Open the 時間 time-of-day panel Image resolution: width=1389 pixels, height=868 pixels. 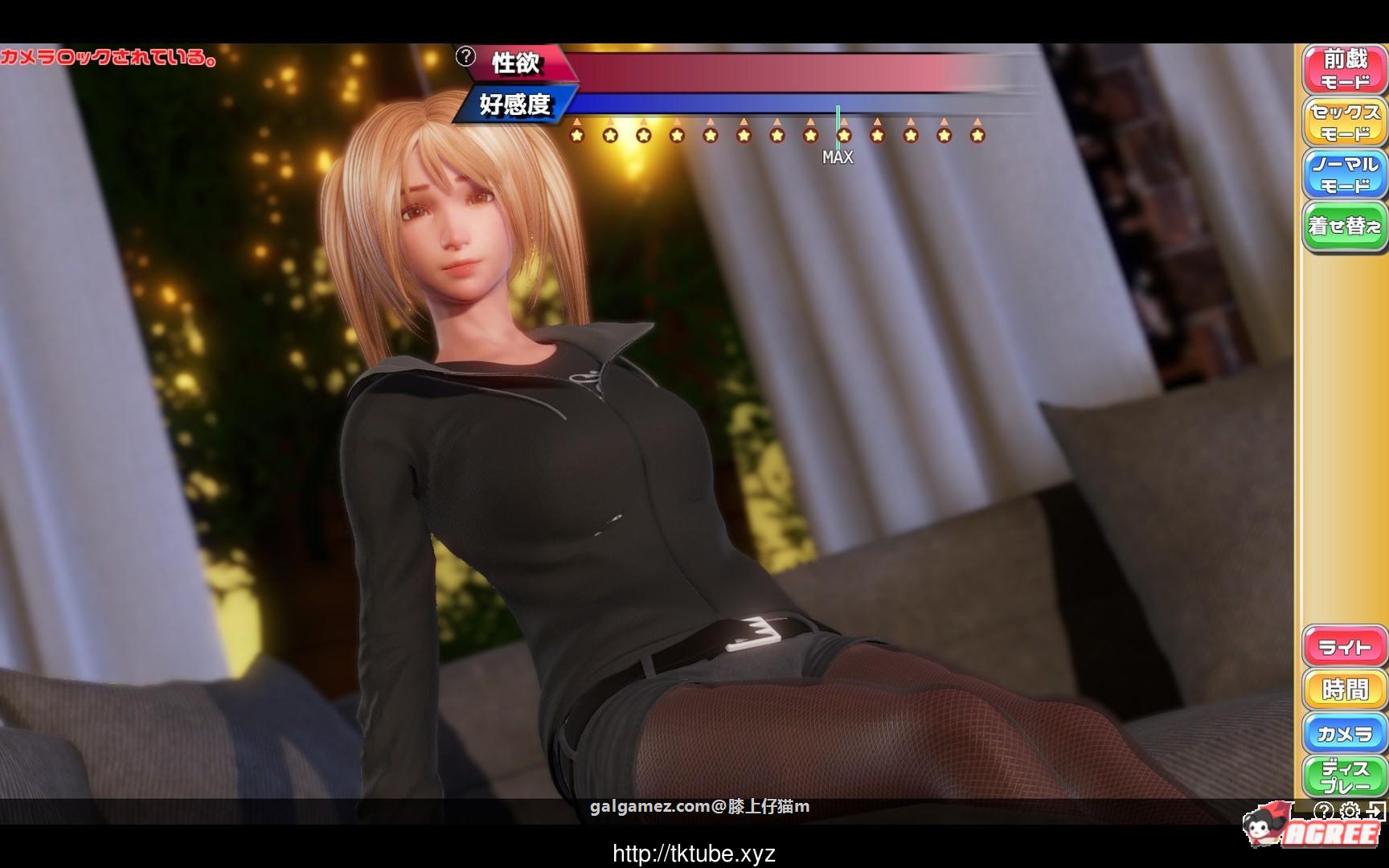(1346, 690)
